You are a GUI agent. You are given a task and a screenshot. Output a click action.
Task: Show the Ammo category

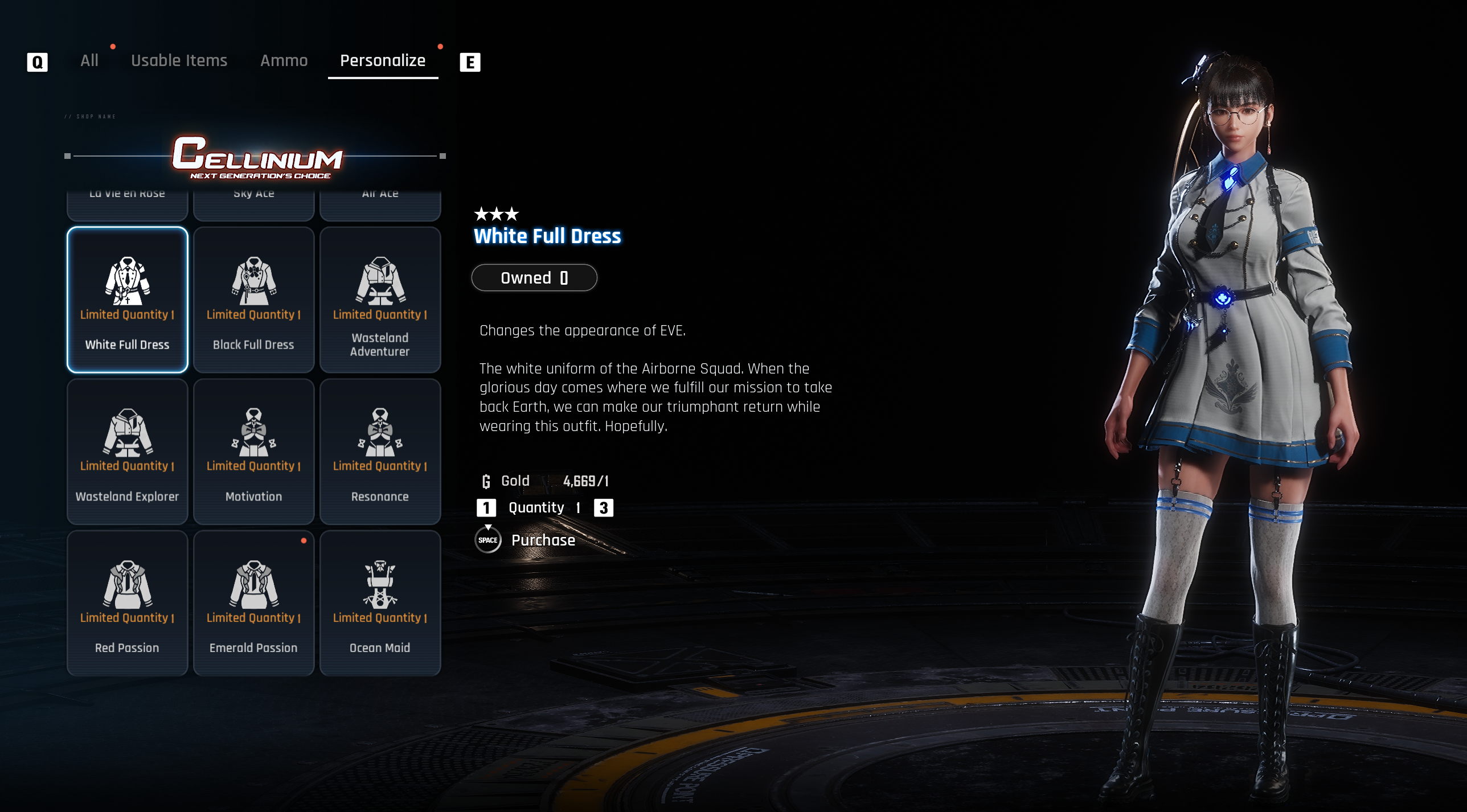pos(284,61)
